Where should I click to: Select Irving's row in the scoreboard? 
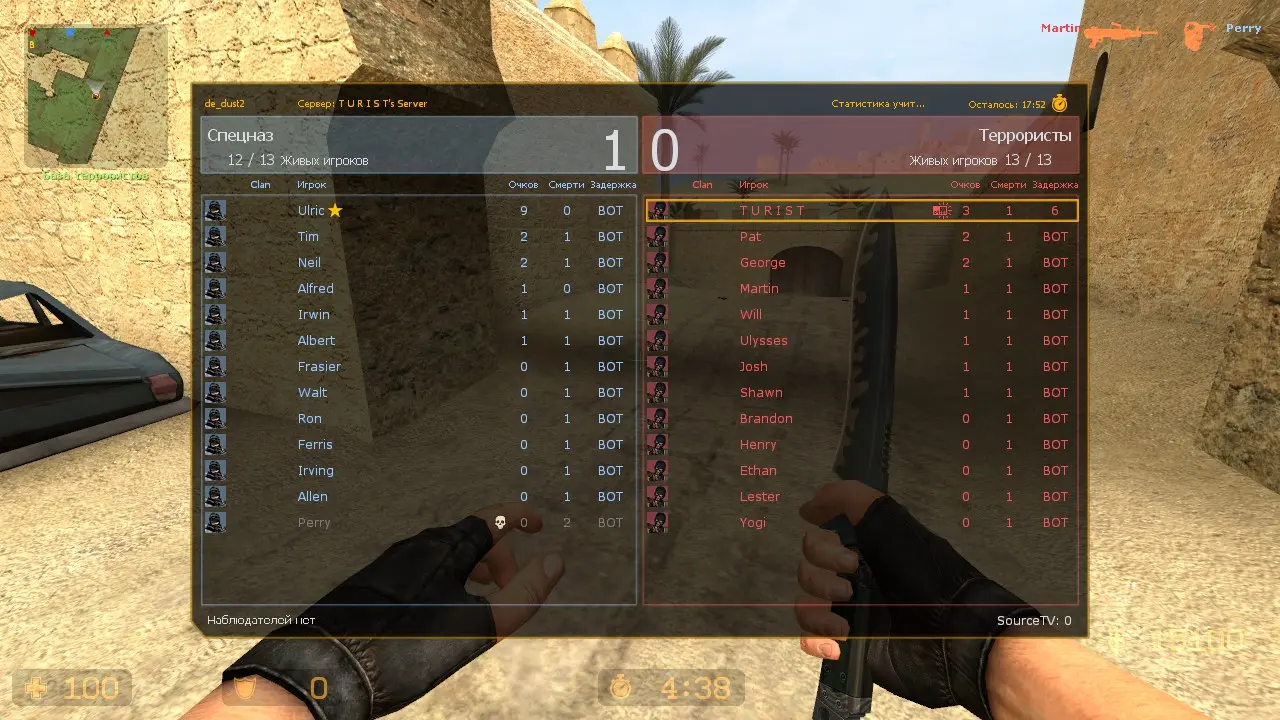click(x=418, y=471)
